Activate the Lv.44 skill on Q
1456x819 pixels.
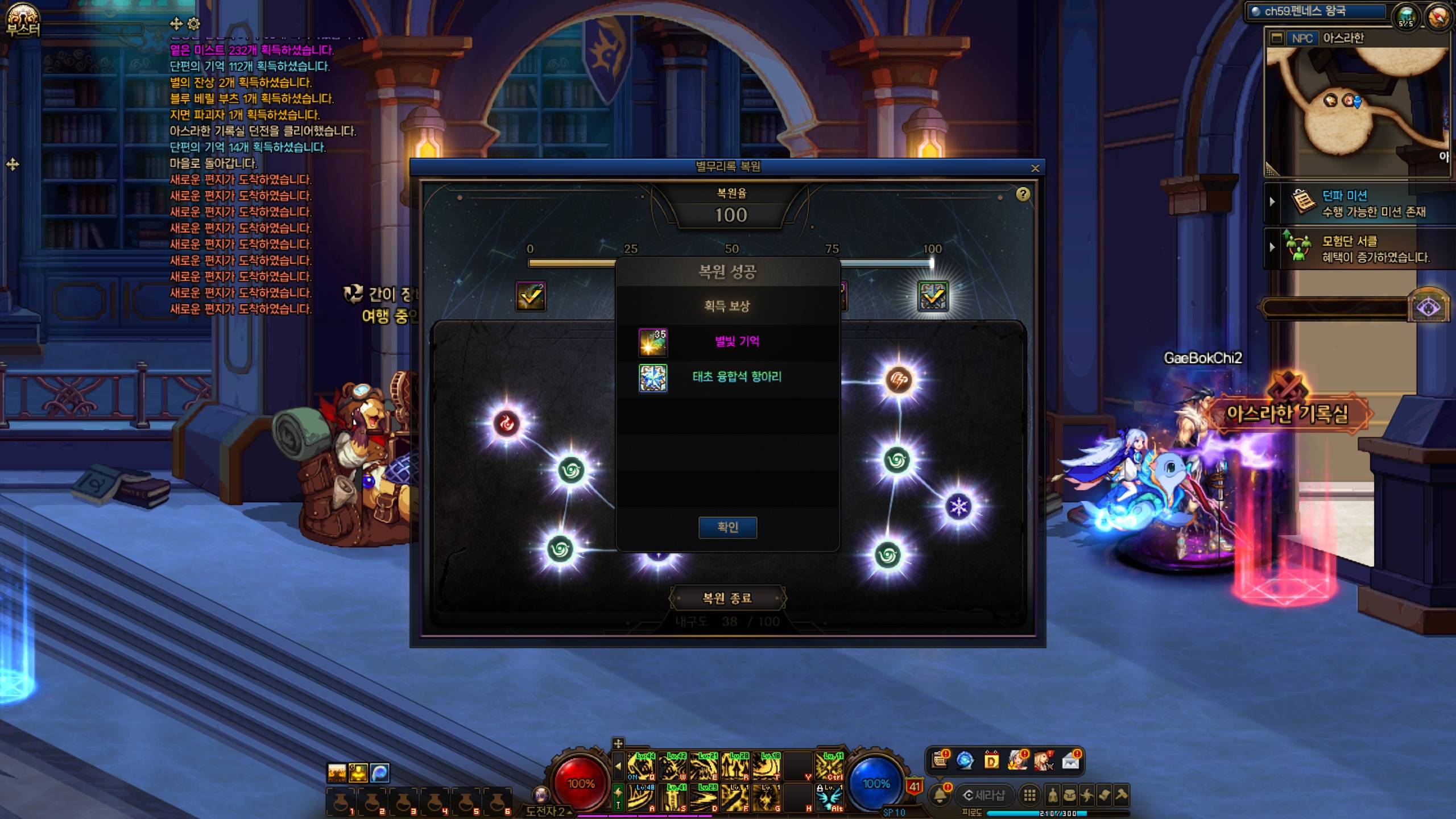pyautogui.click(x=641, y=766)
